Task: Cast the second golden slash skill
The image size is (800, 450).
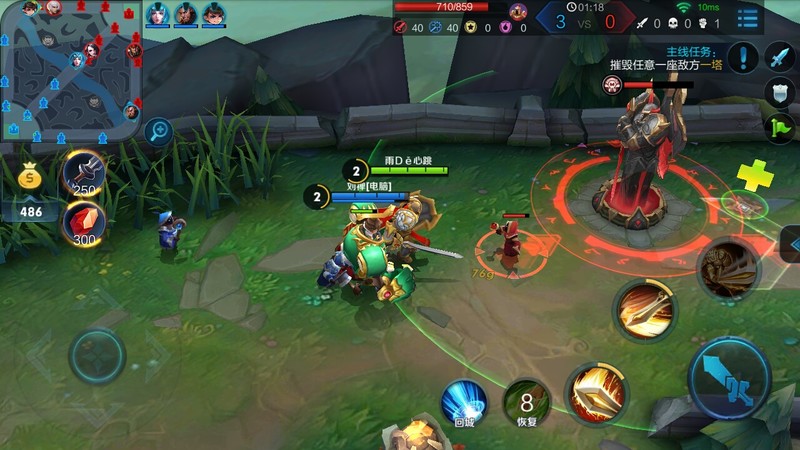Action: click(645, 309)
